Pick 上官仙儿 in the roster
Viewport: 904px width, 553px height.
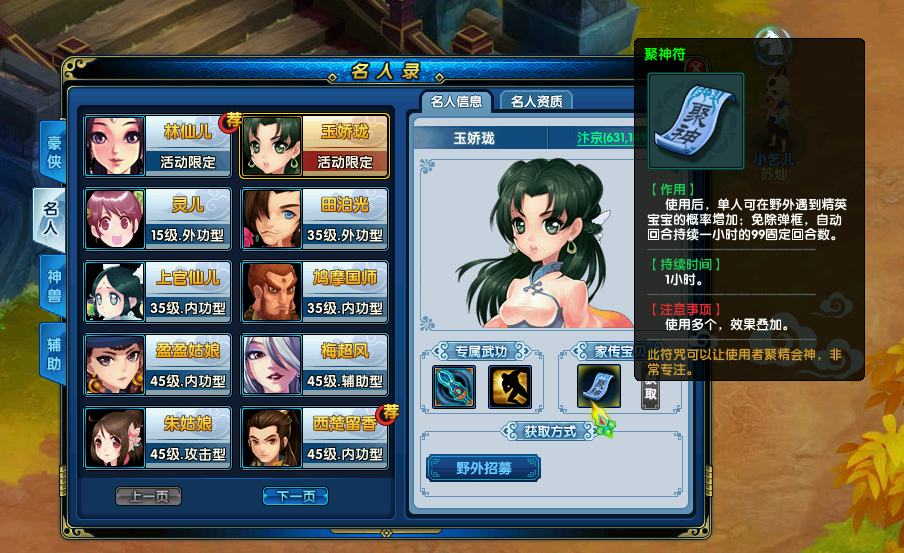click(x=158, y=292)
